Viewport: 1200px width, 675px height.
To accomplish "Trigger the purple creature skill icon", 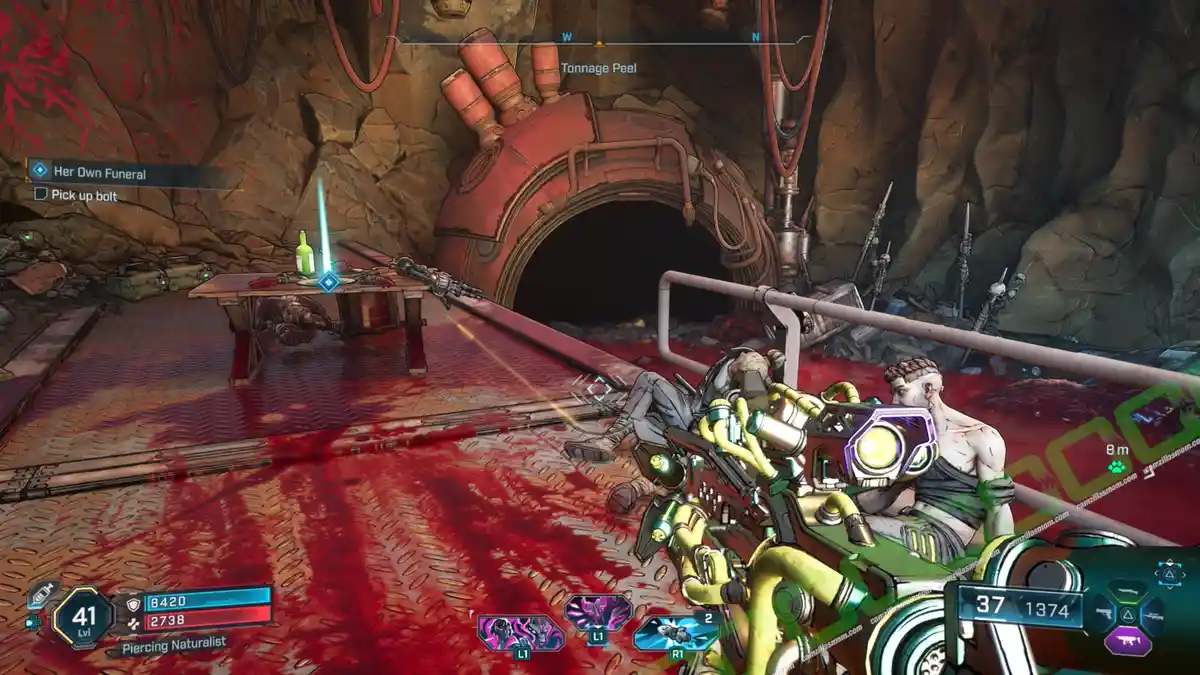I will tap(597, 613).
